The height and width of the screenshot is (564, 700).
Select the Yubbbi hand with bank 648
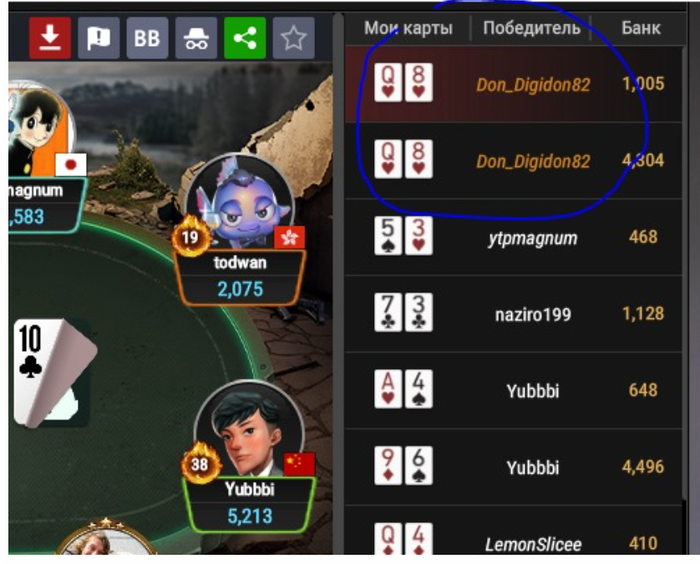coord(520,390)
